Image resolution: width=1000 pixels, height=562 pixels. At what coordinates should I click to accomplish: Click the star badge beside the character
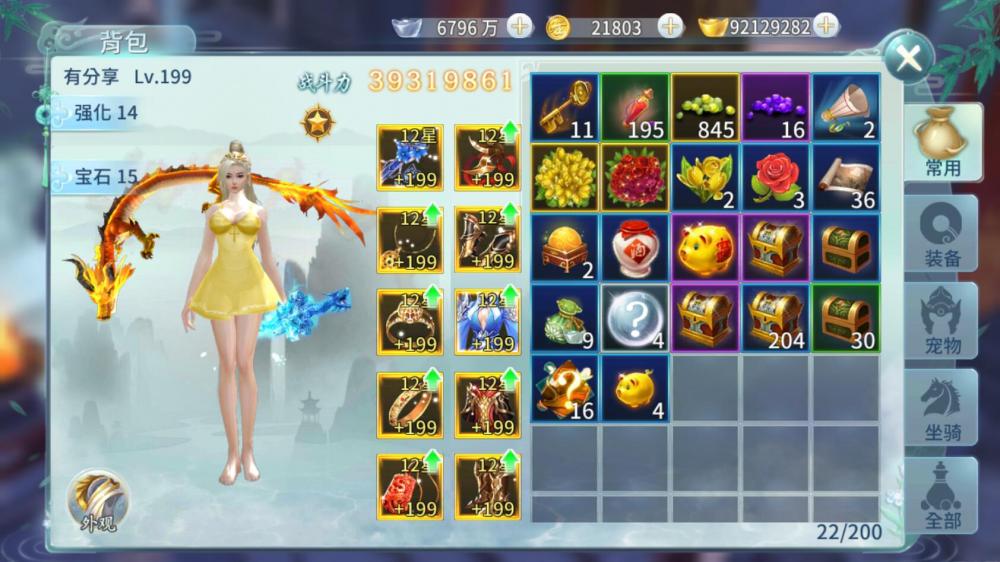(x=317, y=123)
